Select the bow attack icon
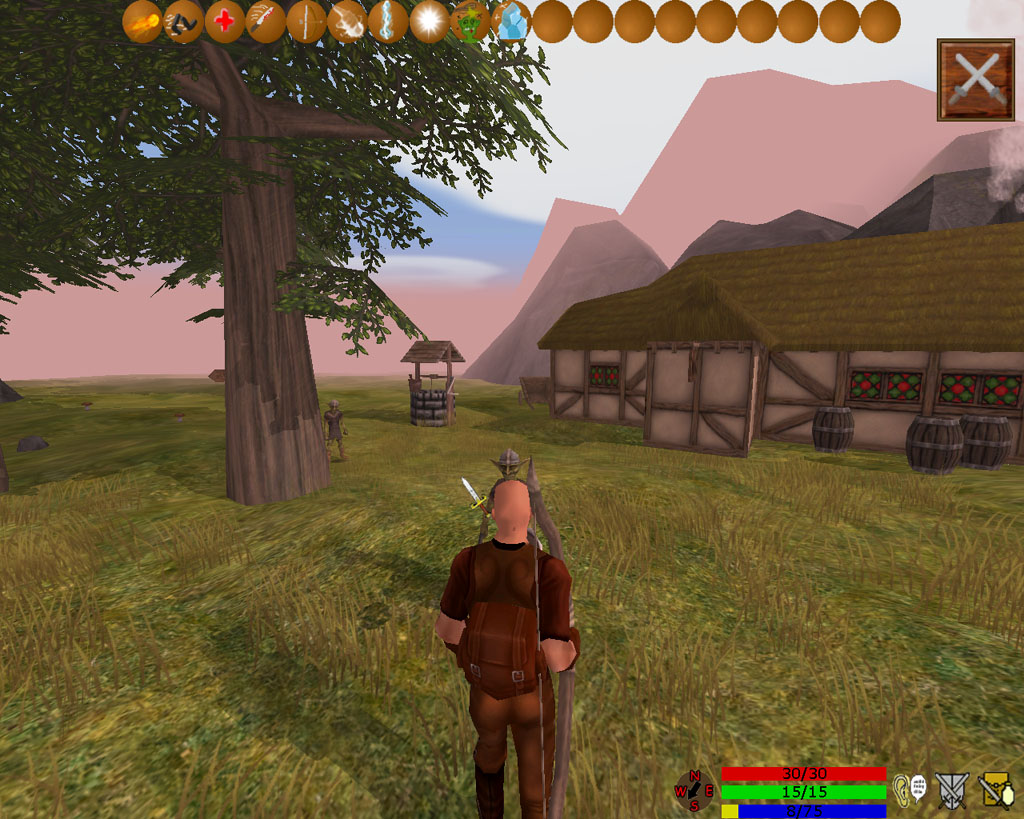The width and height of the screenshot is (1024, 819). (306, 22)
